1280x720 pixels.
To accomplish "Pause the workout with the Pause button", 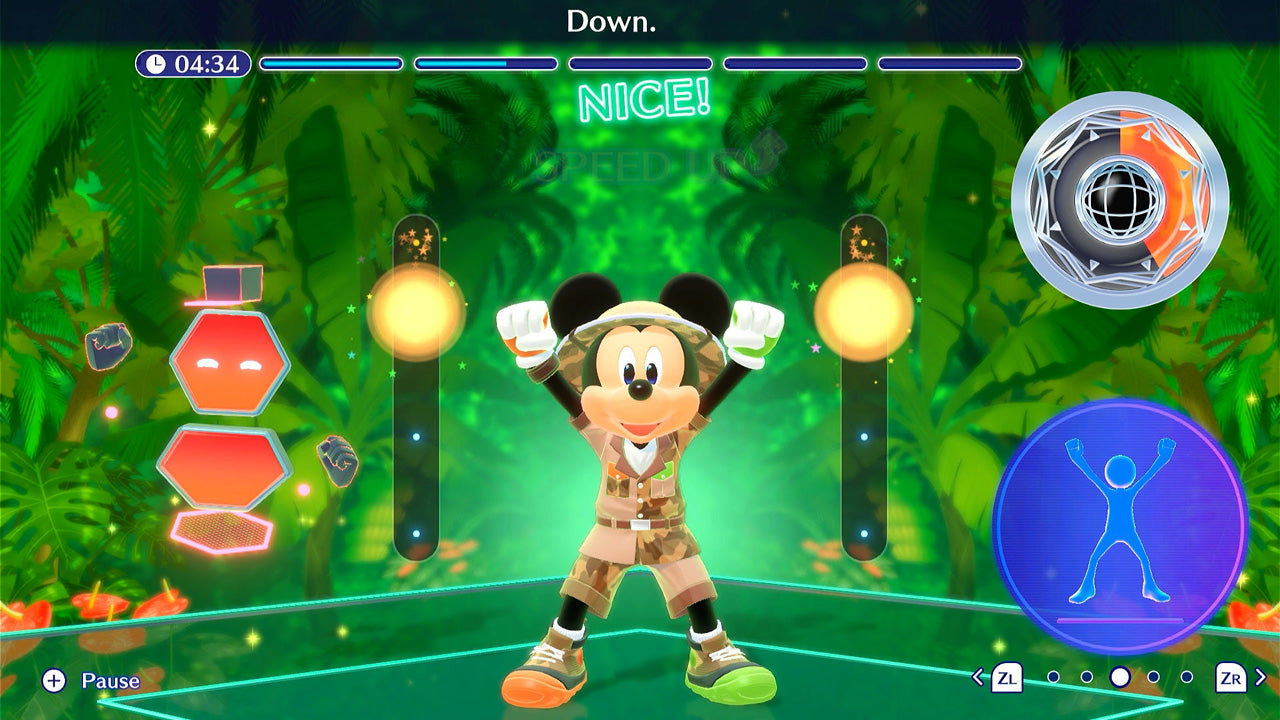I will [91, 681].
